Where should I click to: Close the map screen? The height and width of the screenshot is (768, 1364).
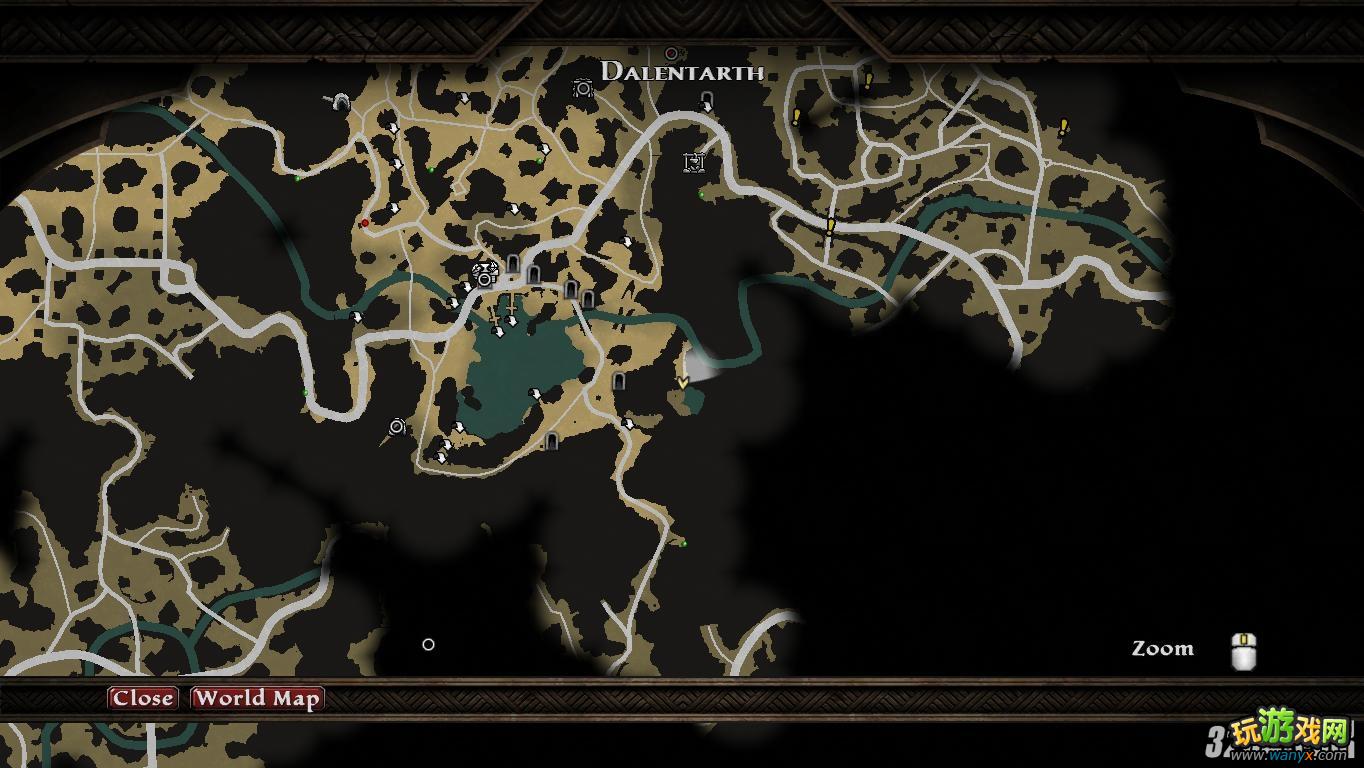(x=142, y=698)
